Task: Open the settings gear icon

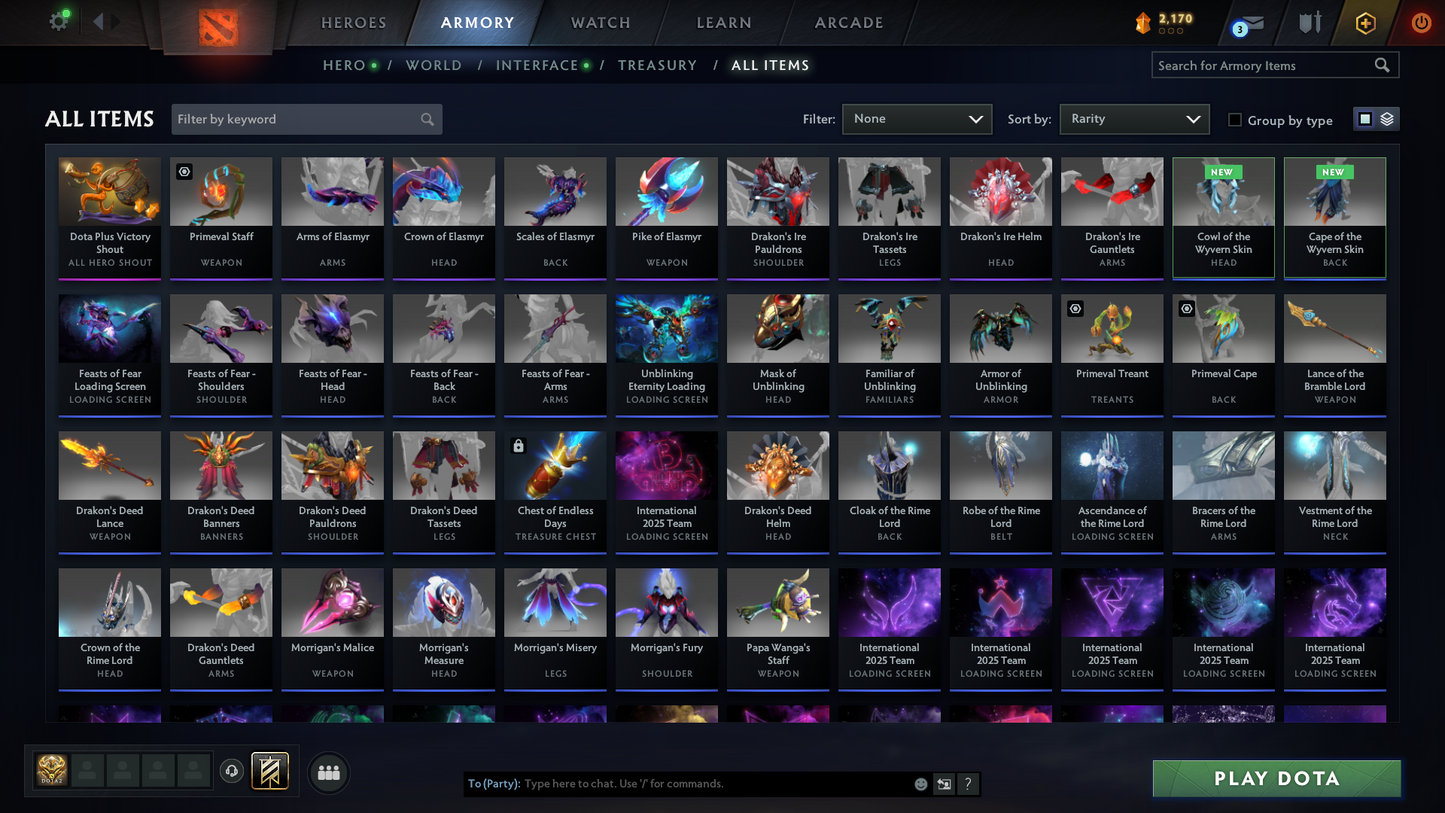Action: [x=58, y=20]
